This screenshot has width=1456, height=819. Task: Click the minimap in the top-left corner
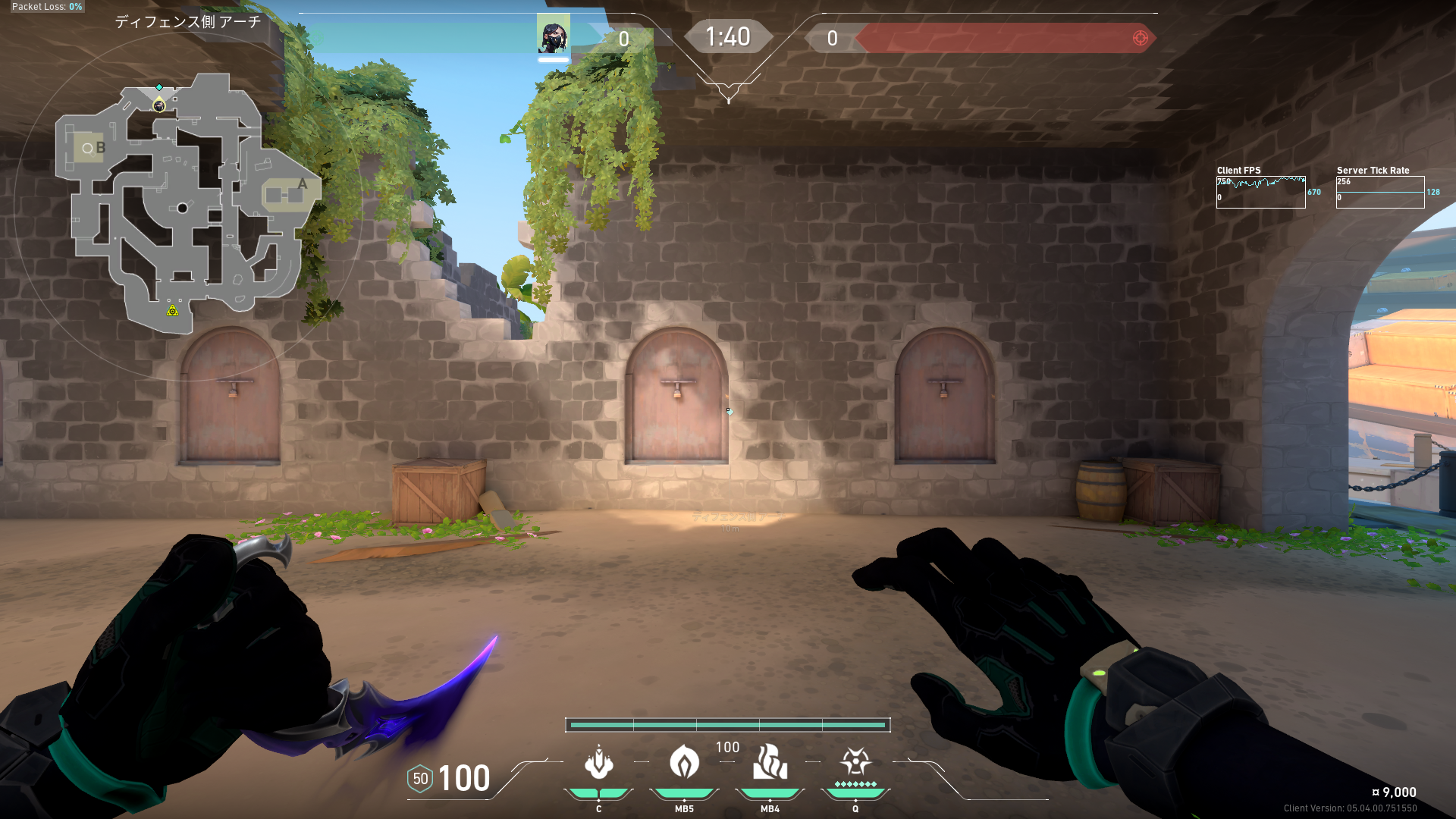pos(188,205)
